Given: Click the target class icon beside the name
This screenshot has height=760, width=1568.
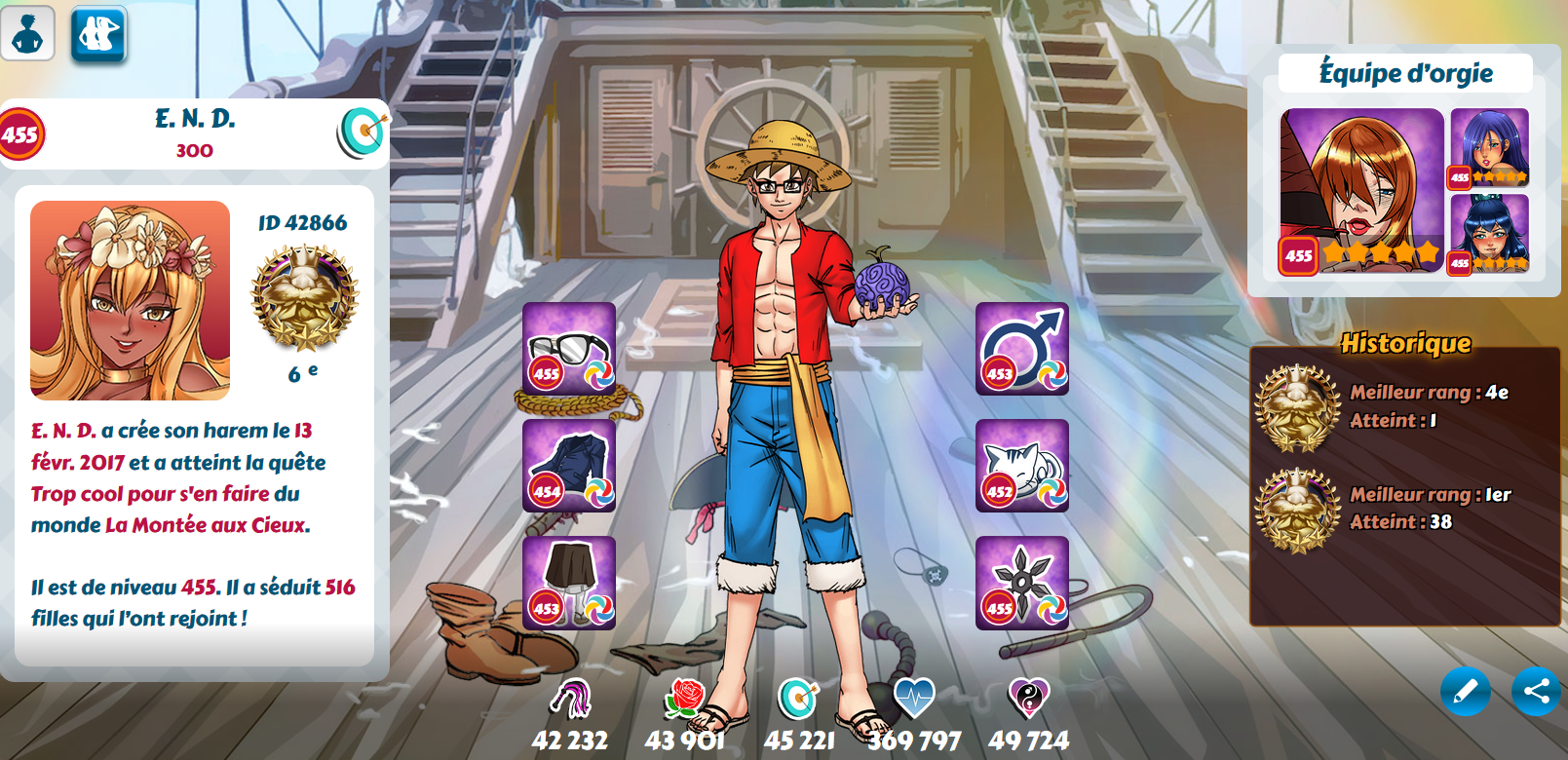Looking at the screenshot, I should (363, 133).
